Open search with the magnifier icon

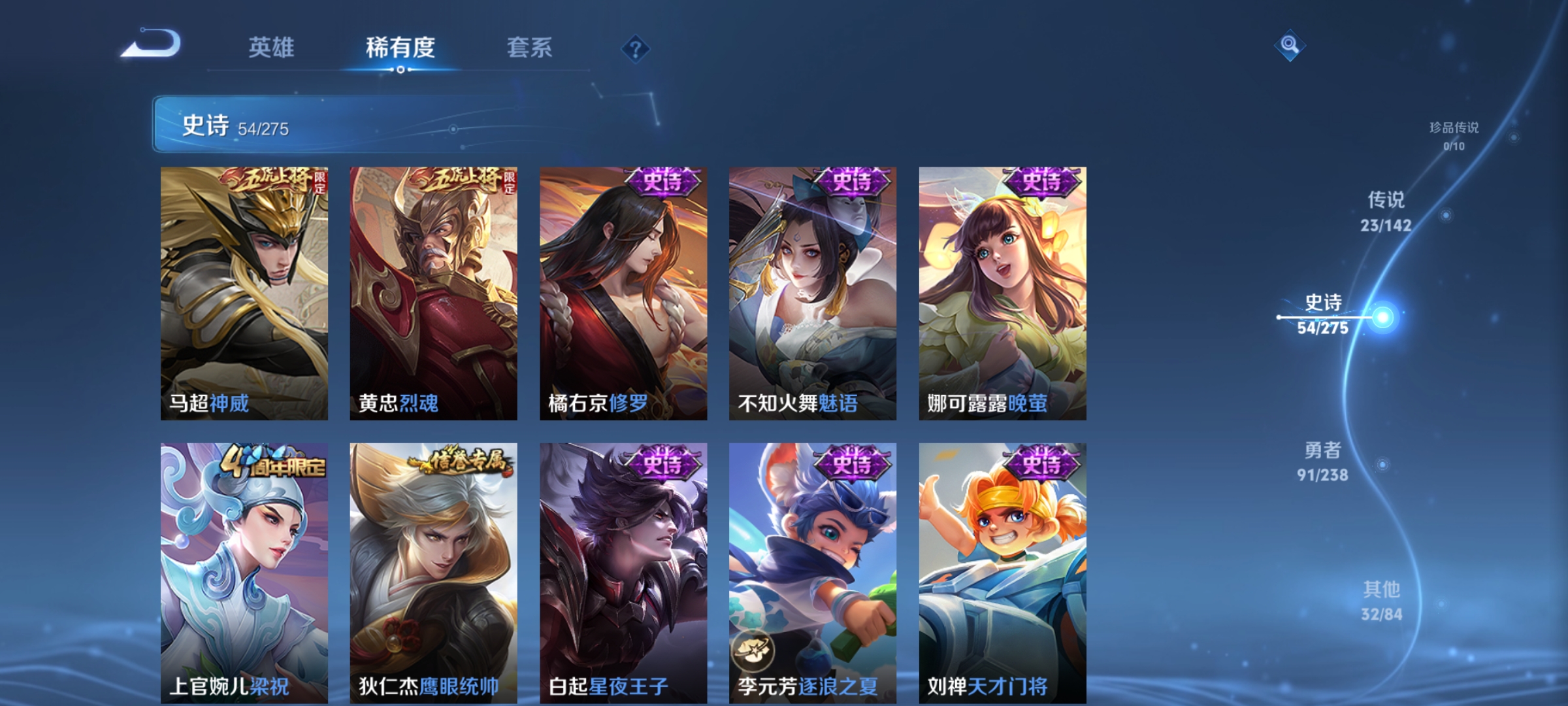click(x=1290, y=44)
